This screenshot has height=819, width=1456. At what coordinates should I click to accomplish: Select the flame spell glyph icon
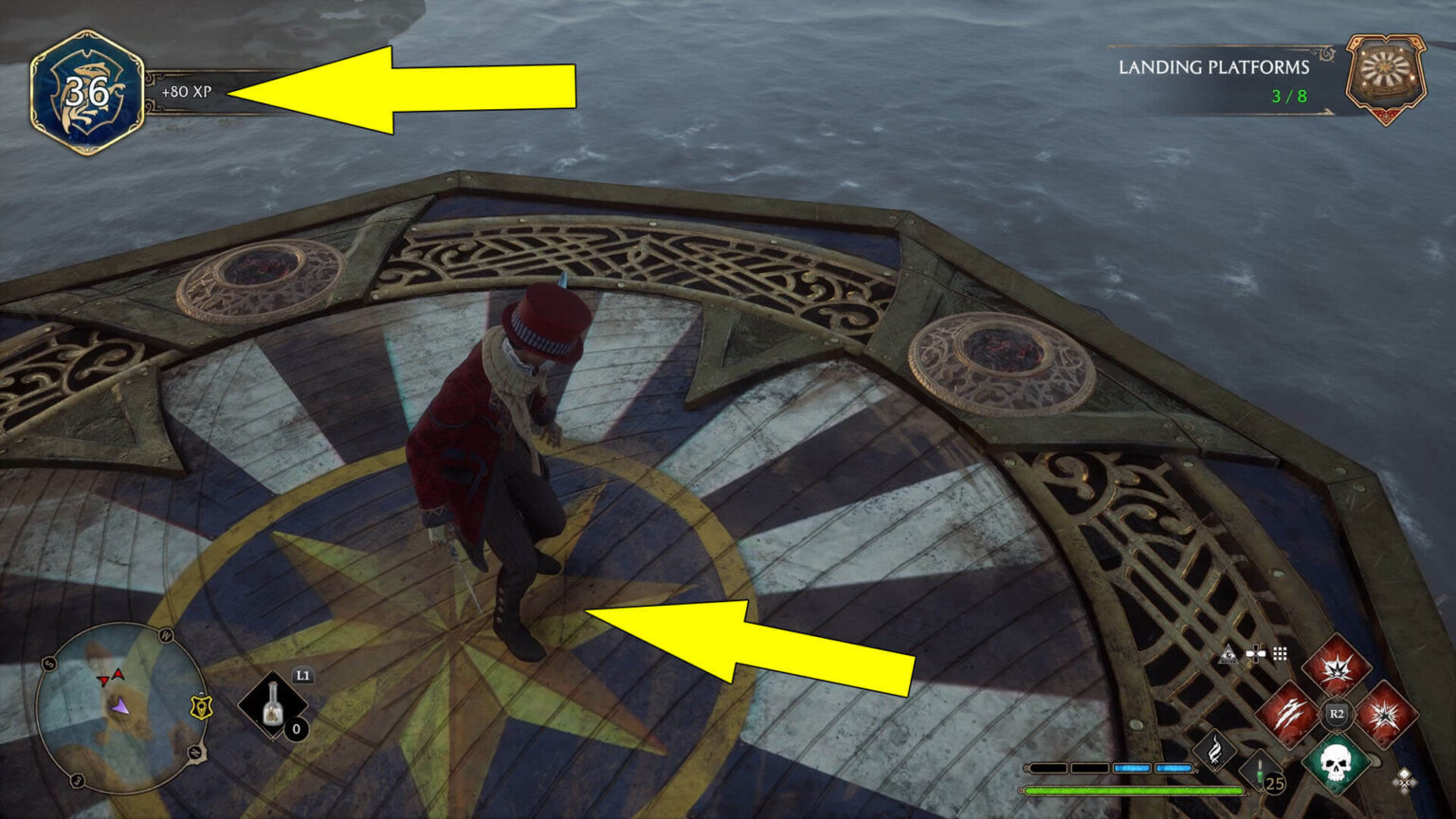(x=1213, y=750)
